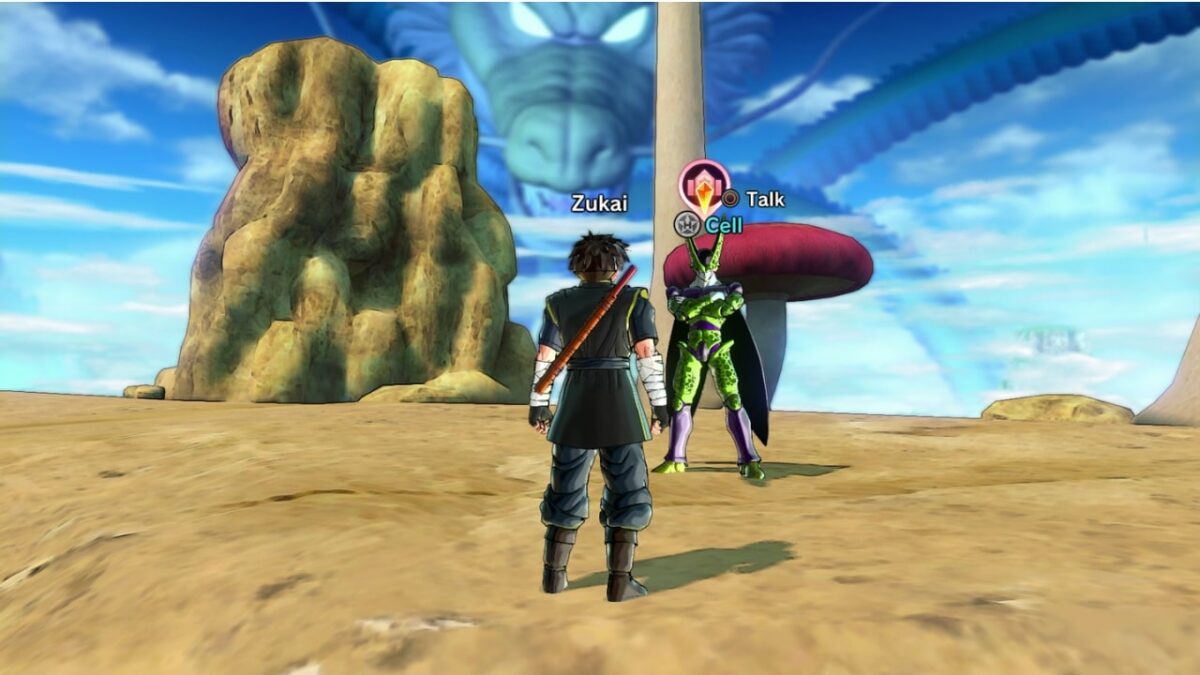Viewport: 1200px width, 675px height.
Task: Select the pink crystal marker above Cell
Action: click(704, 185)
